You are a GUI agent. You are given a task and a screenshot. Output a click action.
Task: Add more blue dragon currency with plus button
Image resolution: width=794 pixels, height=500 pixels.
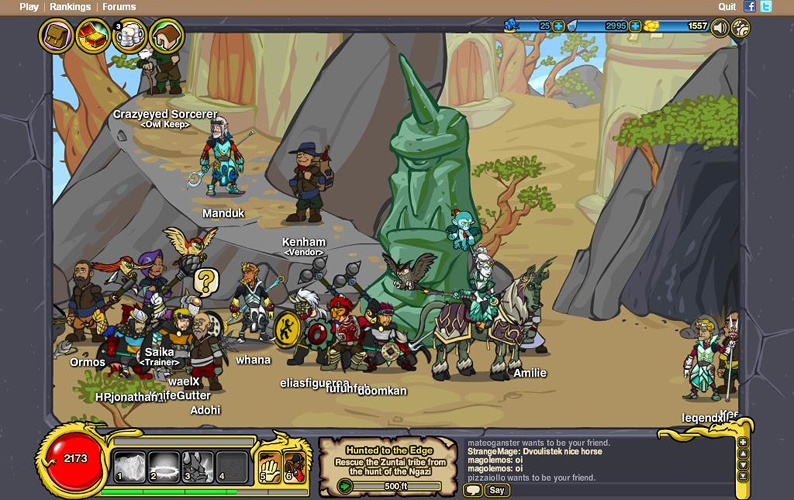[x=559, y=26]
